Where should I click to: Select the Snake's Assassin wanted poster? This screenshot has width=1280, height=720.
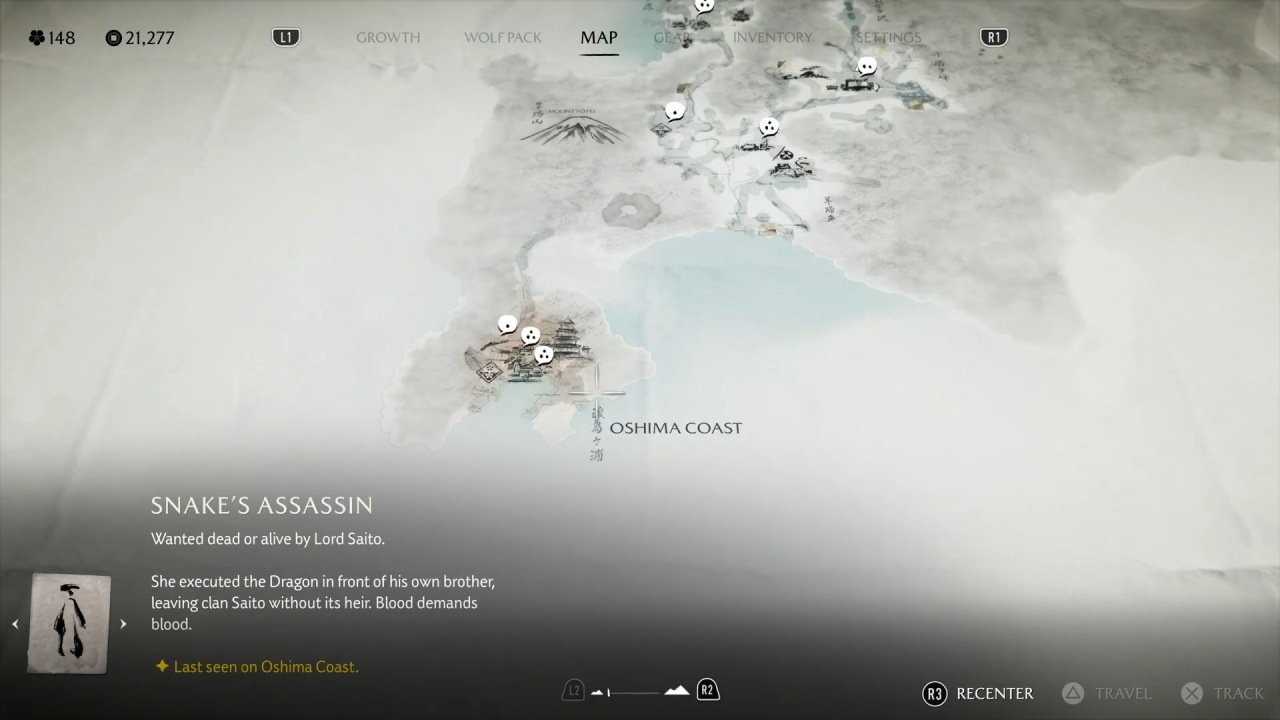point(69,622)
